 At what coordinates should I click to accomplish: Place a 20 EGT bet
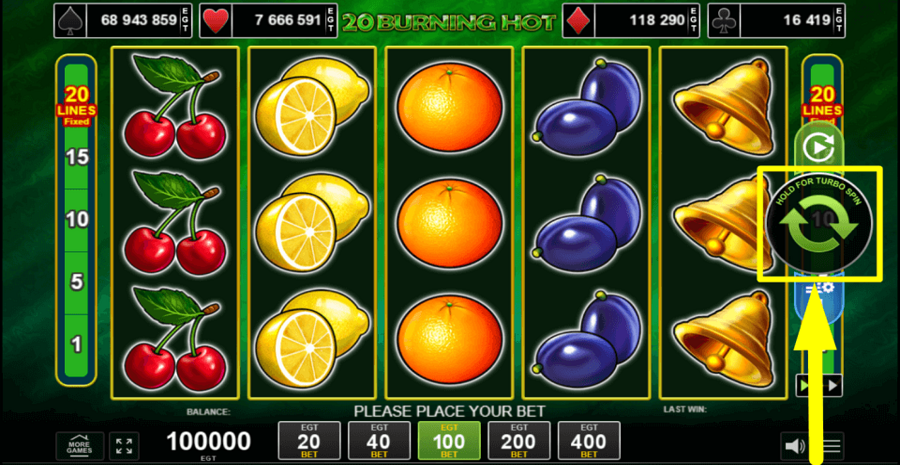(x=310, y=441)
